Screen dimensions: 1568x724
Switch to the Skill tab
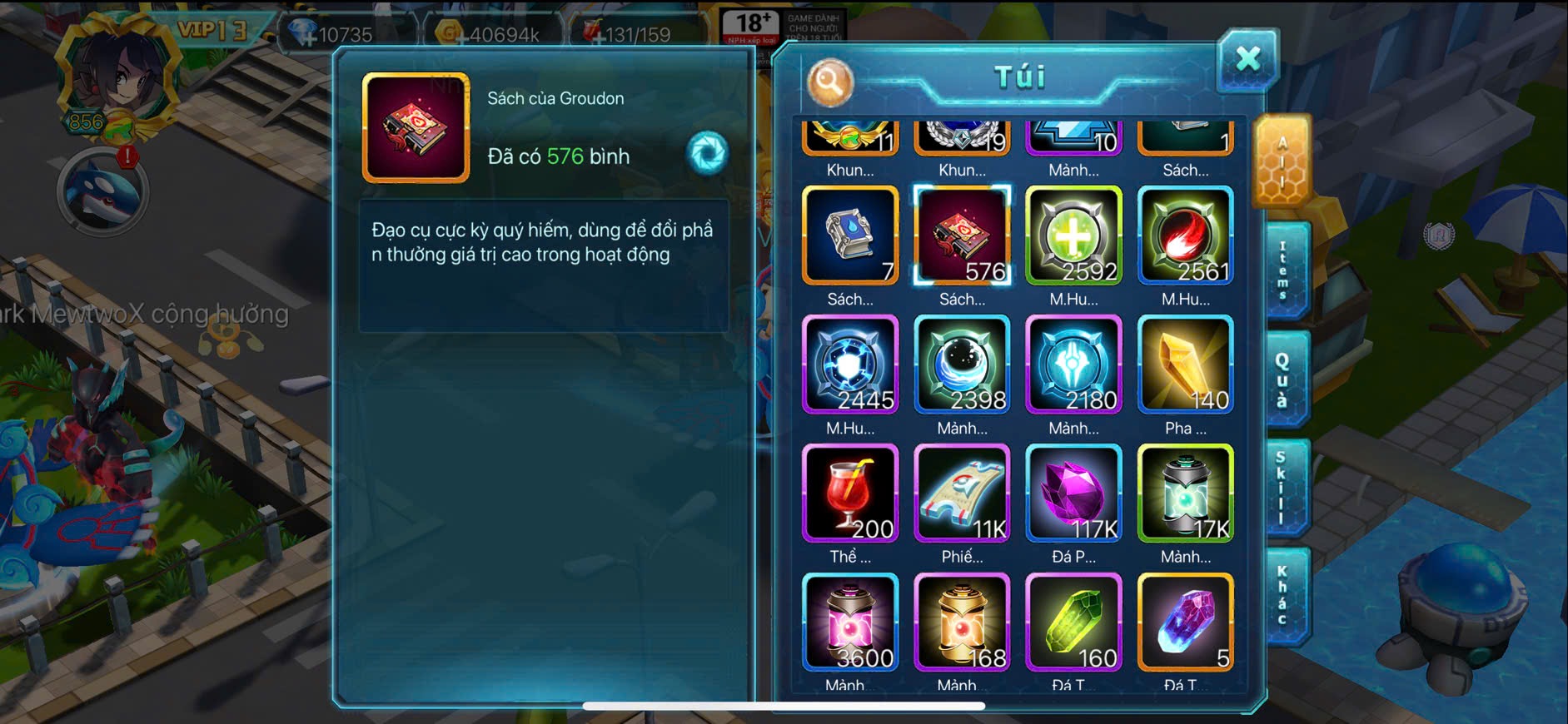click(x=1283, y=488)
